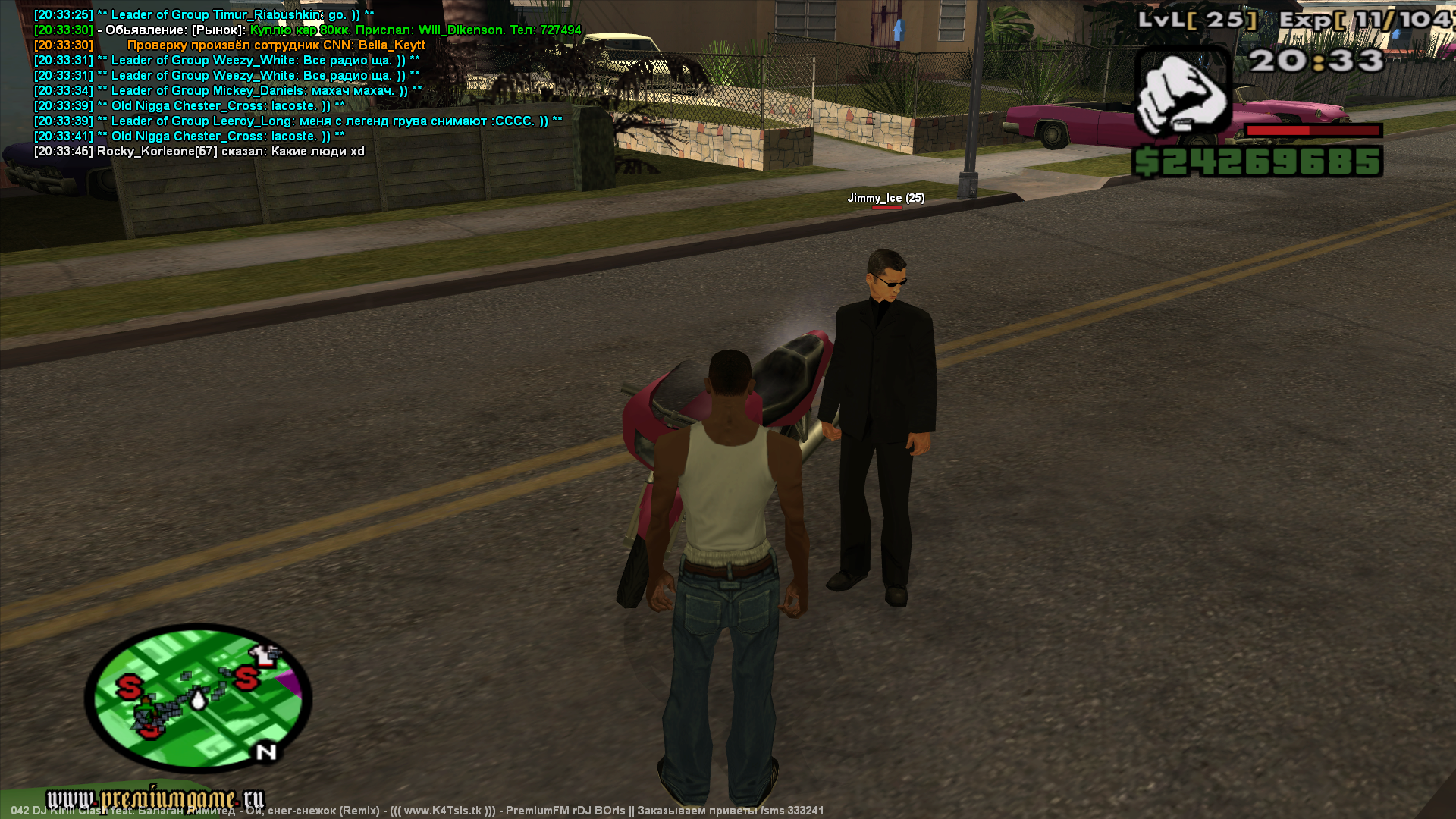Open the www.premiumgame.ru watermark logo

pyautogui.click(x=155, y=799)
